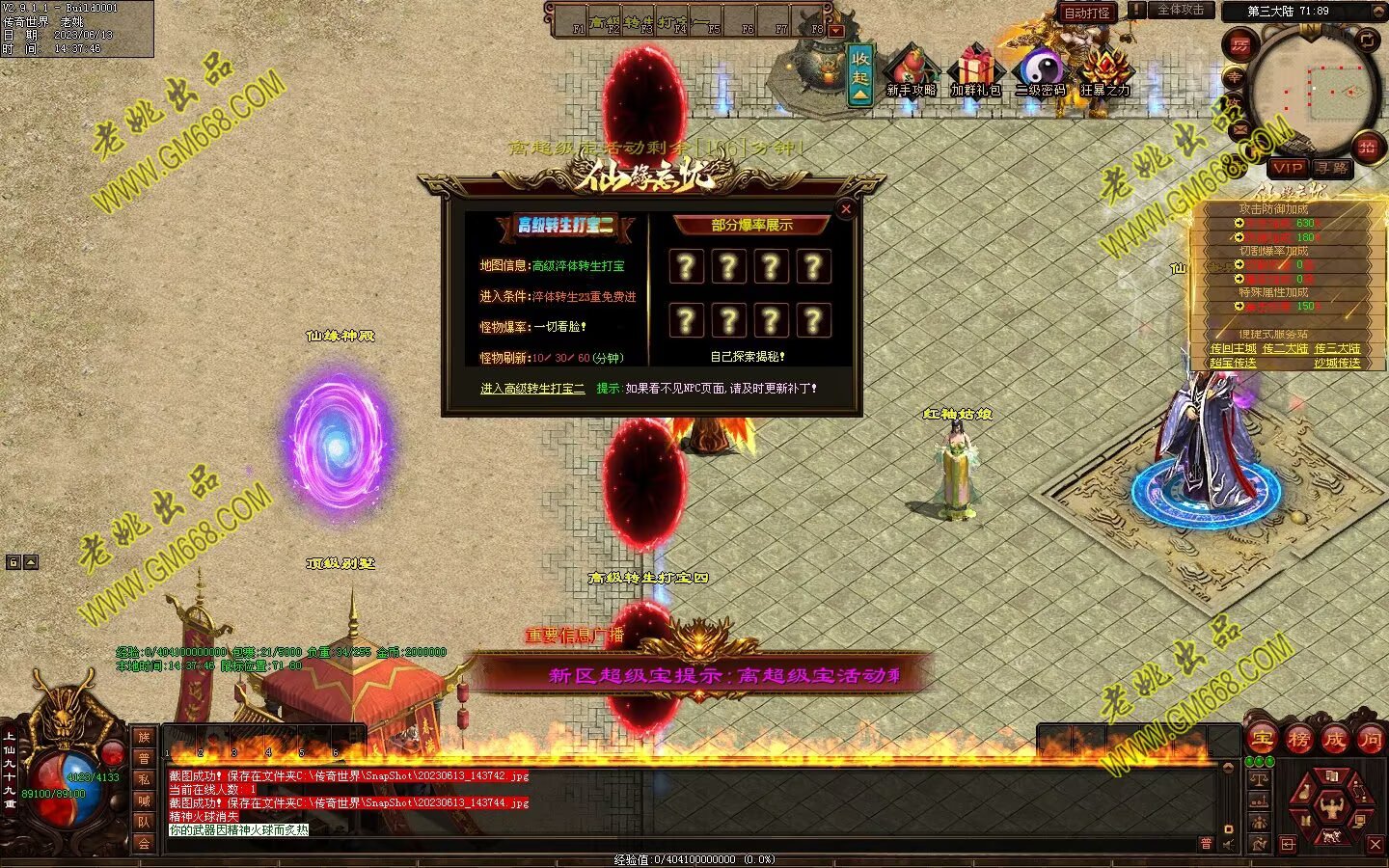The height and width of the screenshot is (868, 1389).
Task: Click the 寻路 pathfinding button
Action: pyautogui.click(x=1332, y=168)
